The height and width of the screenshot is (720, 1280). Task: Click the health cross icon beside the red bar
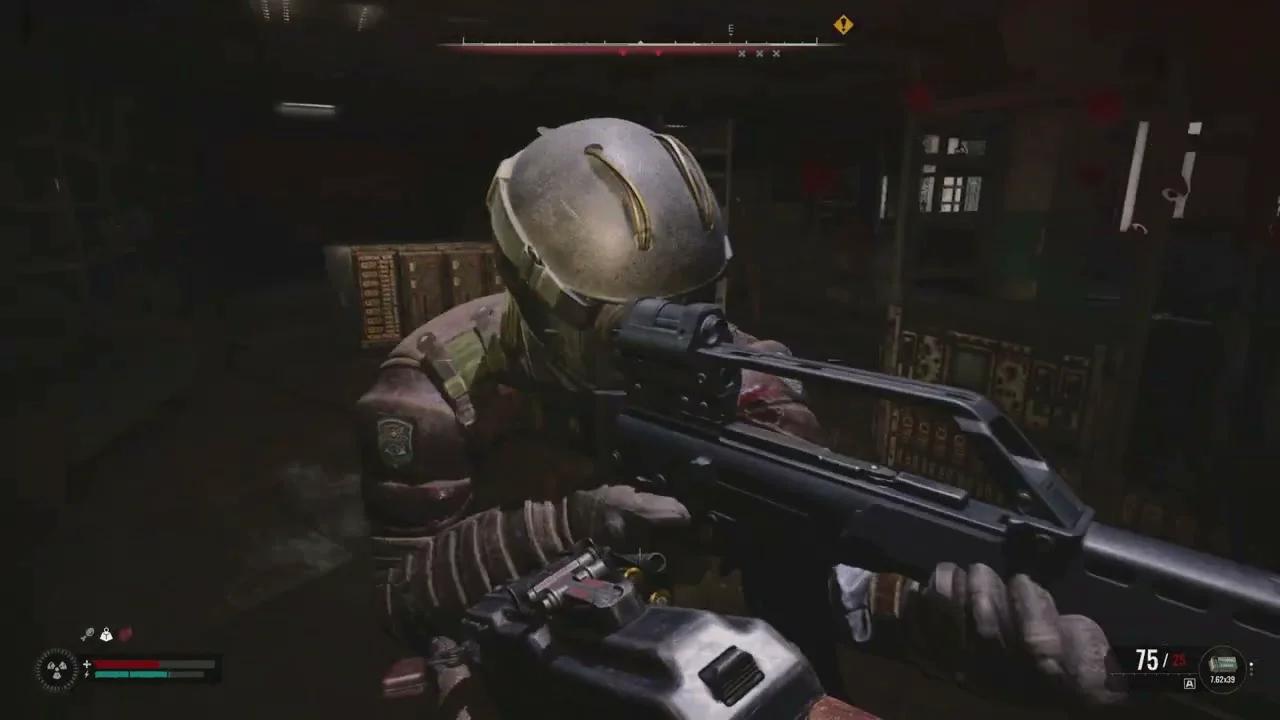click(x=86, y=664)
